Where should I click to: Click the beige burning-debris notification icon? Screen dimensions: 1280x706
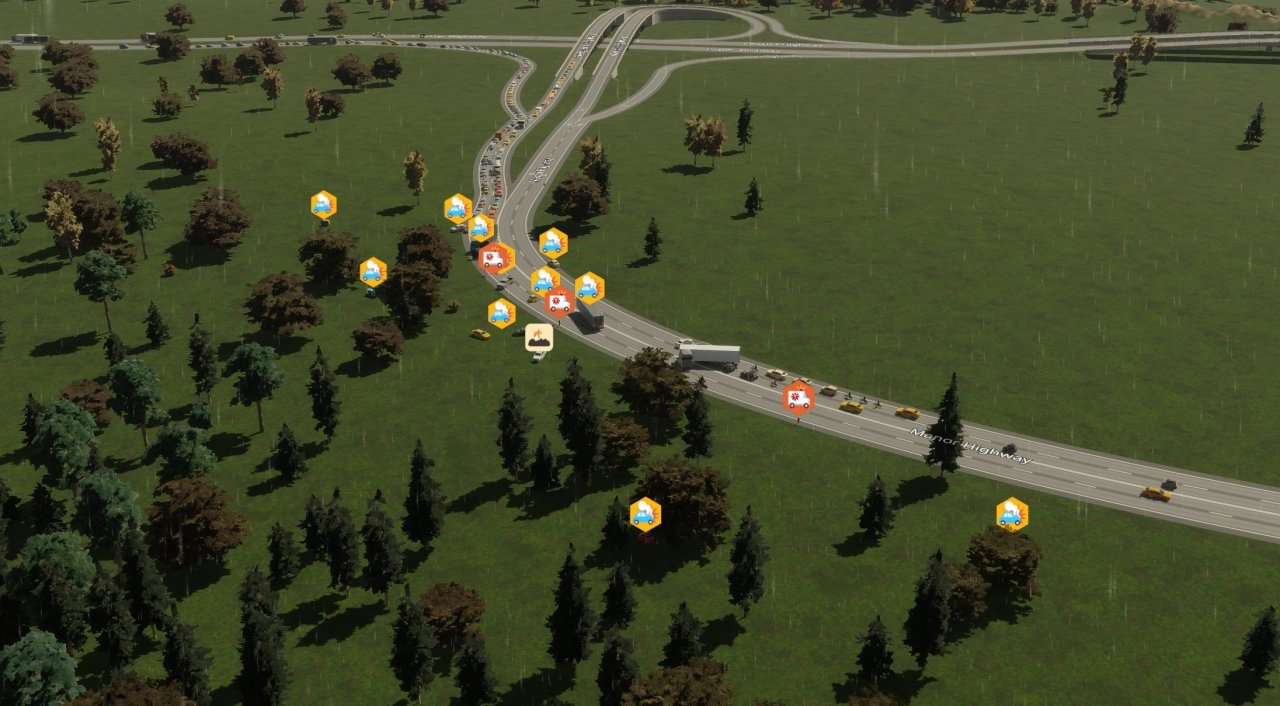click(x=539, y=337)
